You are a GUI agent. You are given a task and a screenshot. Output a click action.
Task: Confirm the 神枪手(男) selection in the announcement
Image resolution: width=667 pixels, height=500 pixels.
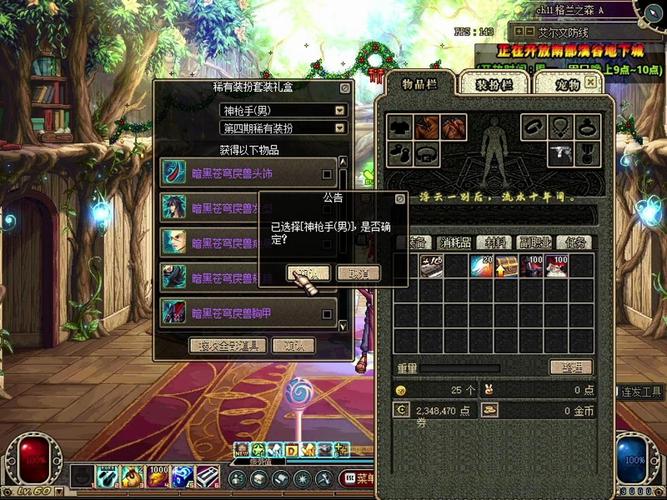[x=307, y=273]
